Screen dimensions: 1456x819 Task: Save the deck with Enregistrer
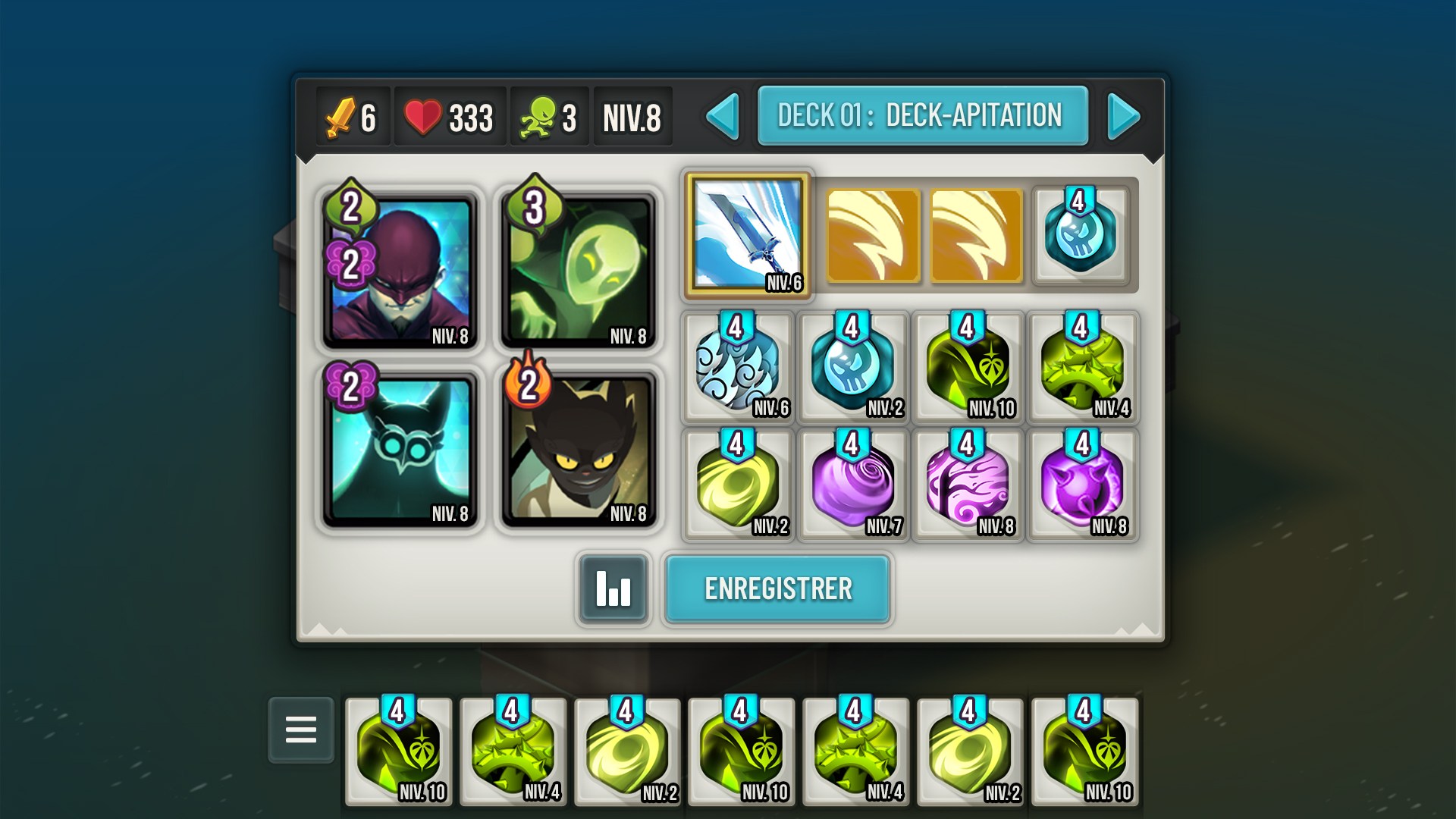pos(777,588)
